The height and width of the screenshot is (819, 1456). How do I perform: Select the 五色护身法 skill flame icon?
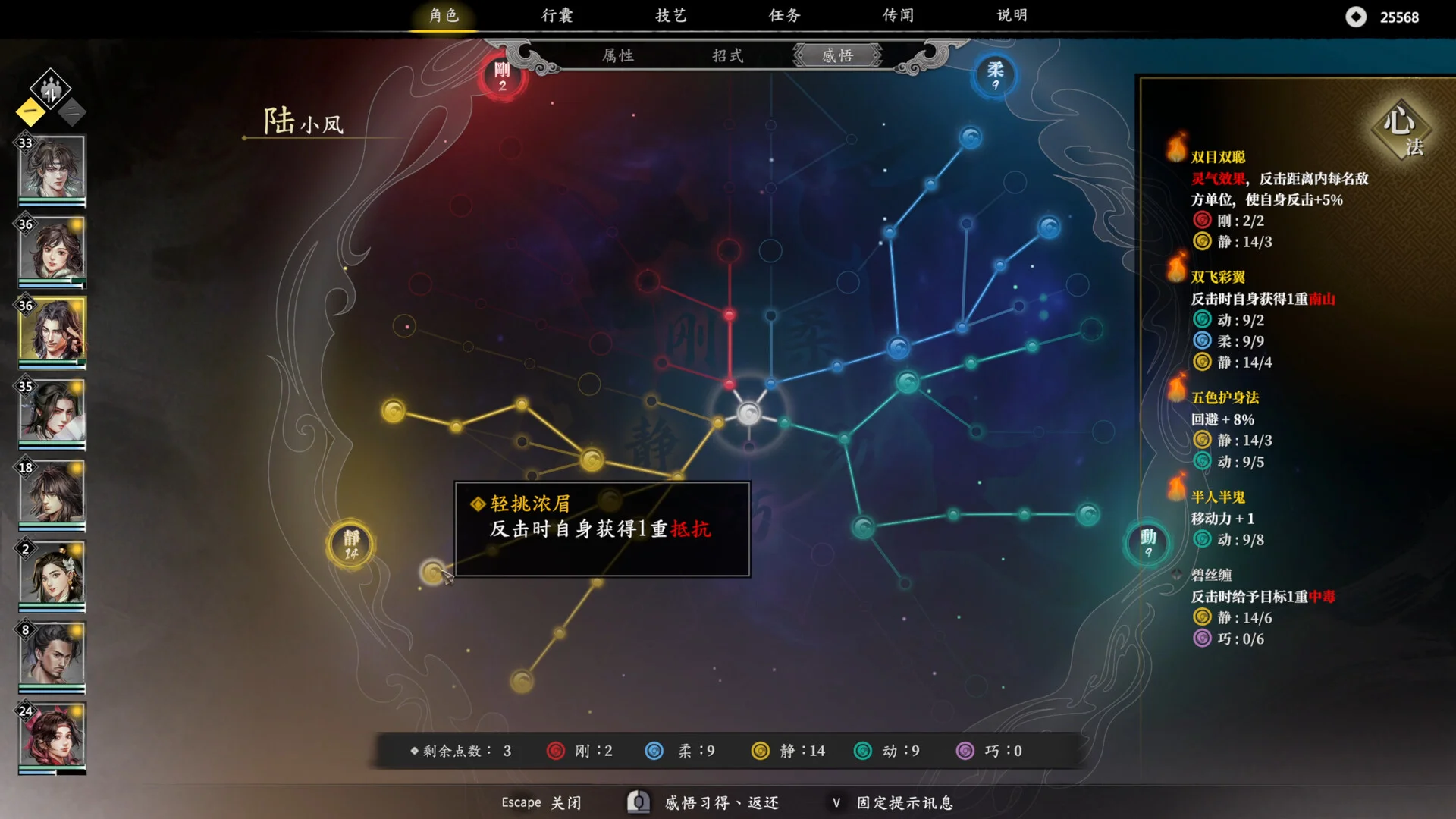[x=1175, y=392]
